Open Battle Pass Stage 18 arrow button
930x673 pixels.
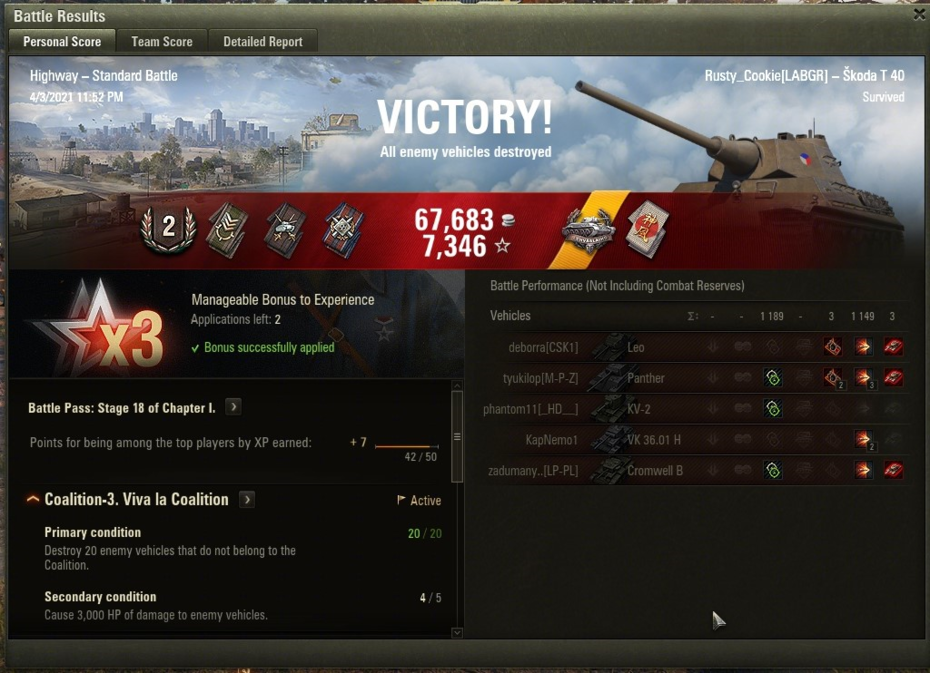coord(233,407)
